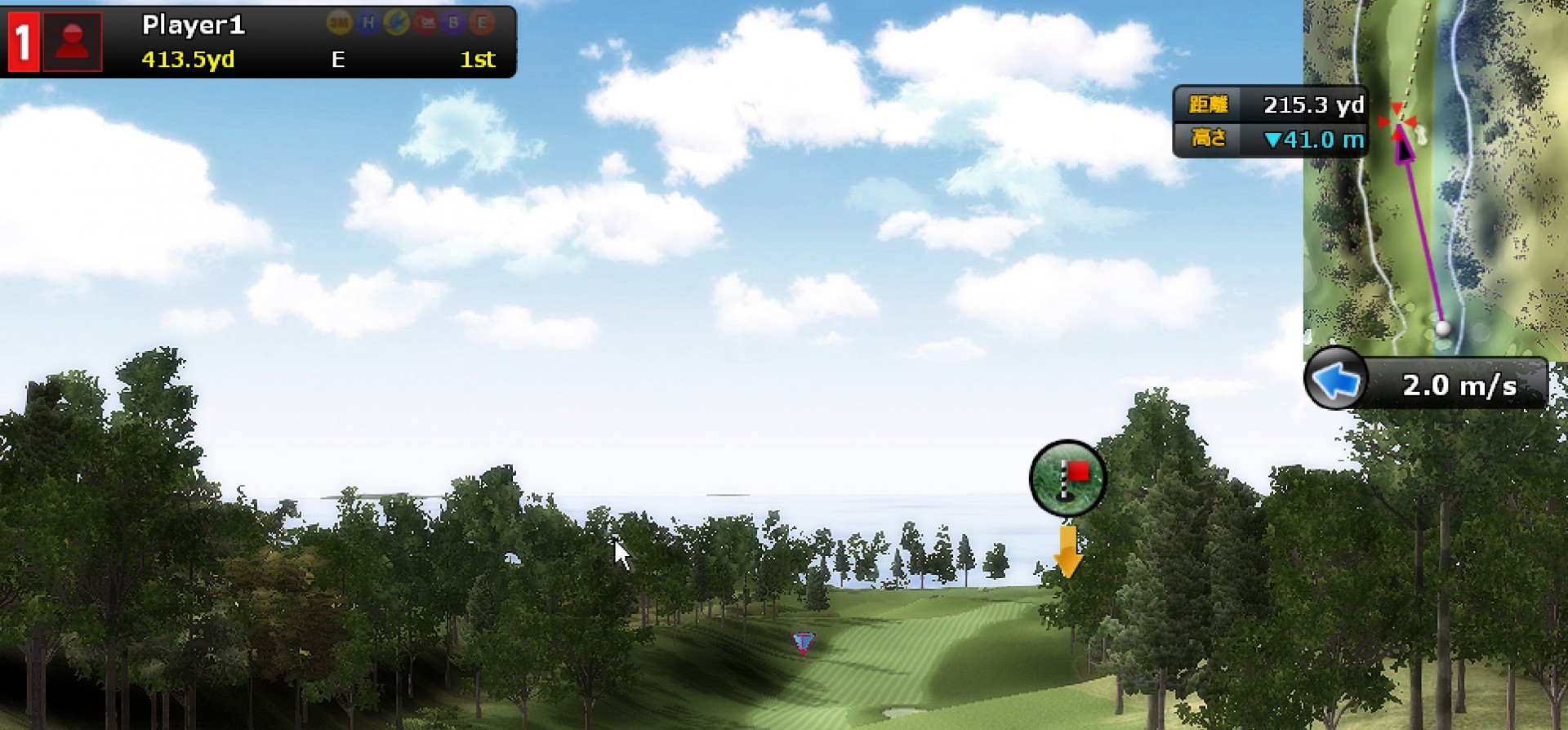Toggle the purple B badge
Screen dimensions: 1568x730
pos(454,23)
